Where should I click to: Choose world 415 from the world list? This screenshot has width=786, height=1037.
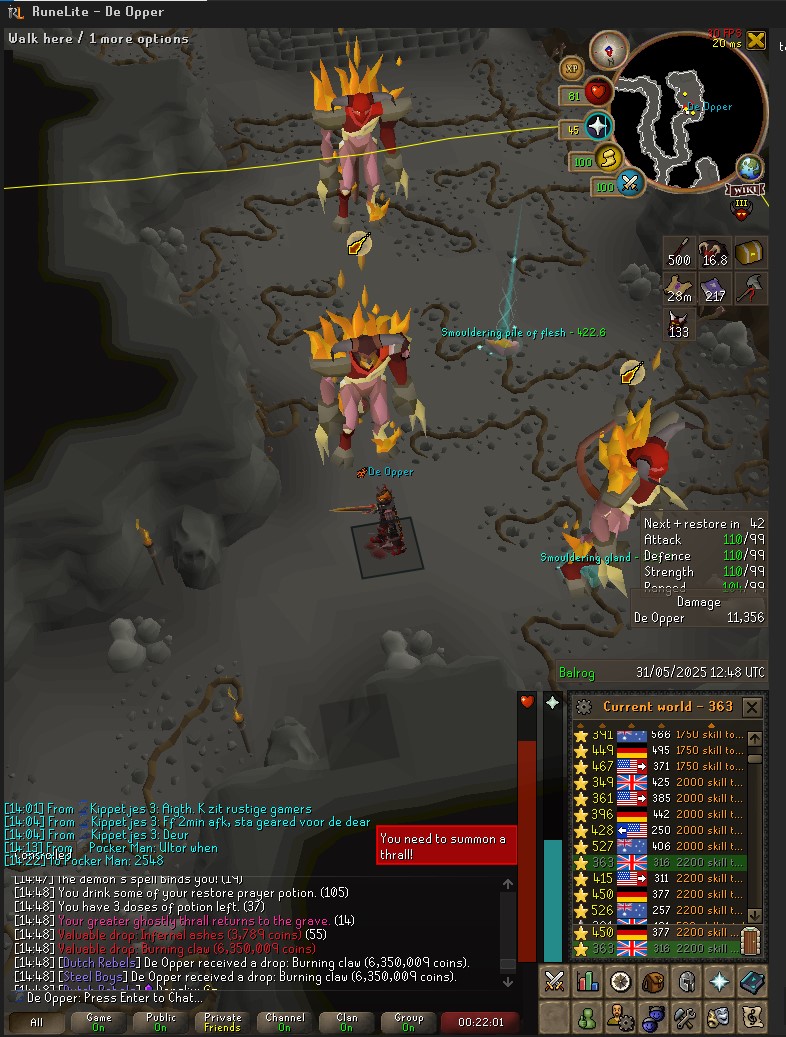tap(660, 878)
